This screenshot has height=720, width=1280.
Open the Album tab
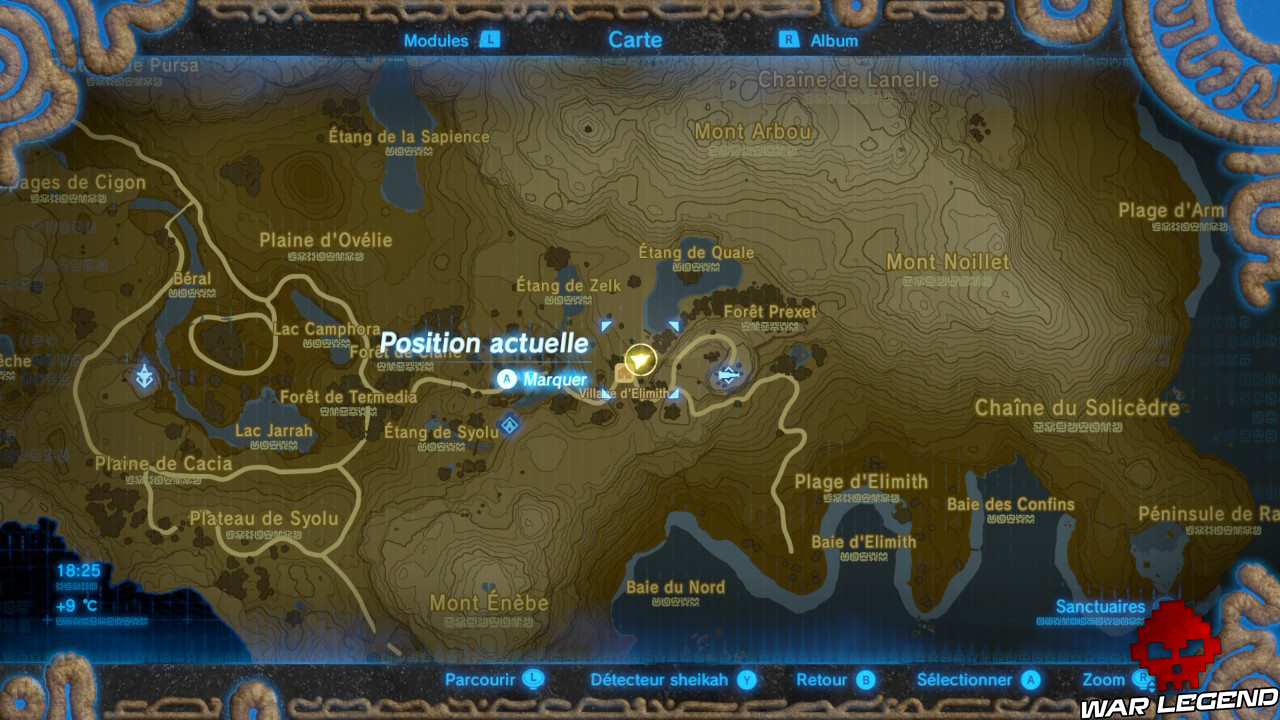pyautogui.click(x=837, y=41)
